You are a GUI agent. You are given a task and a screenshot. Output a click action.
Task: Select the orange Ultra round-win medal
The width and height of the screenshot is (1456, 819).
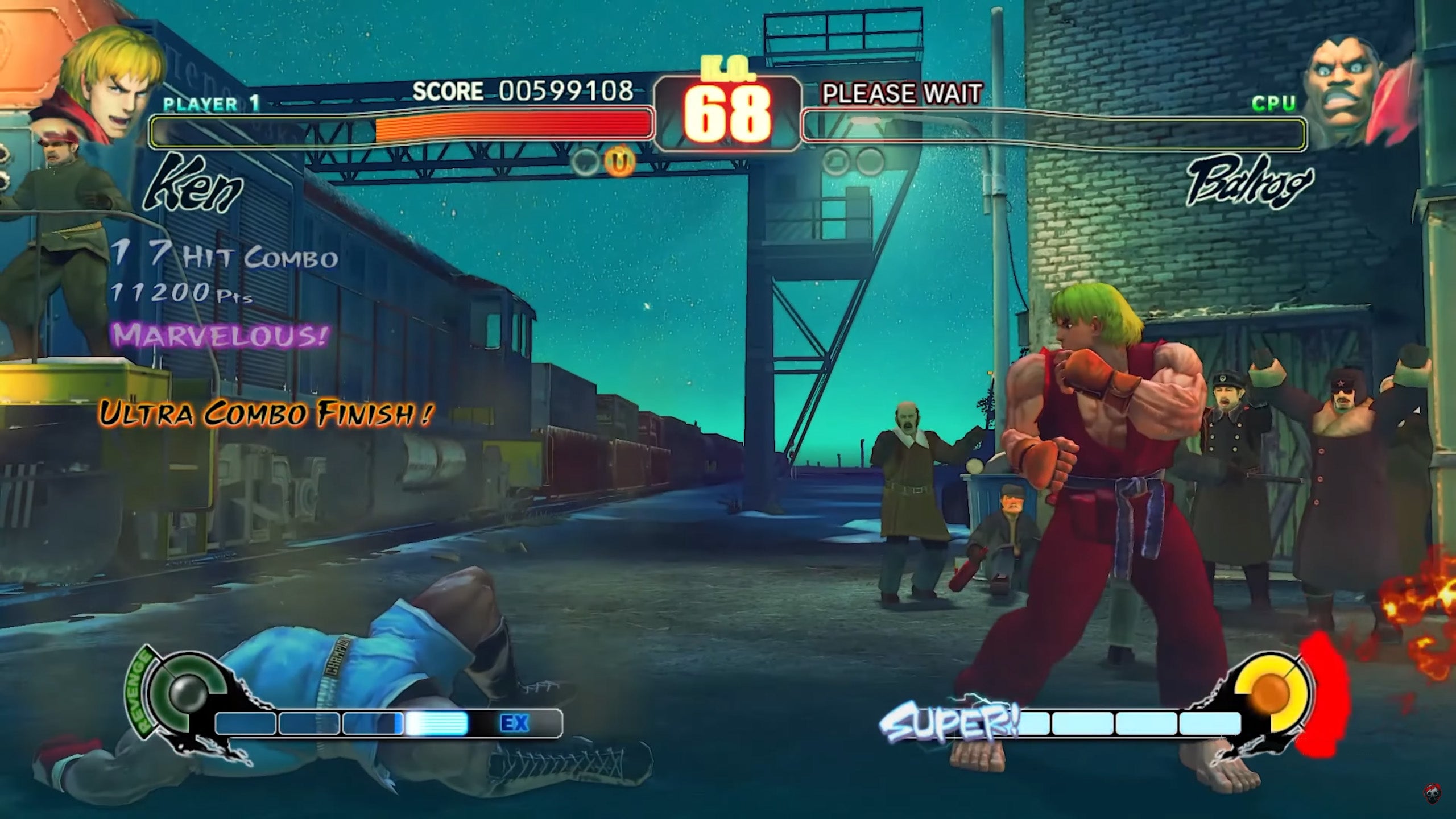pos(619,163)
